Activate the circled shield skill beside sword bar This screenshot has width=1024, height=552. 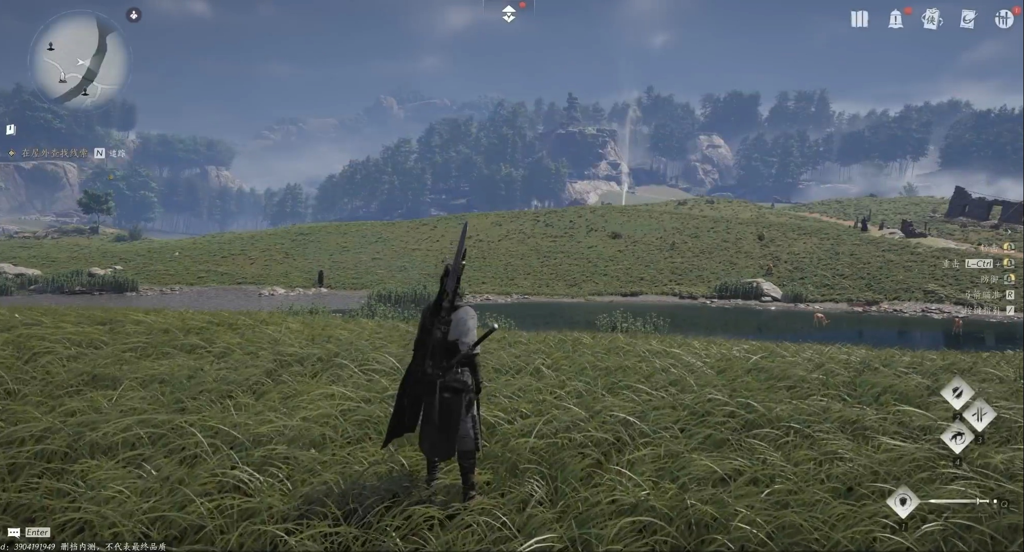[903, 501]
